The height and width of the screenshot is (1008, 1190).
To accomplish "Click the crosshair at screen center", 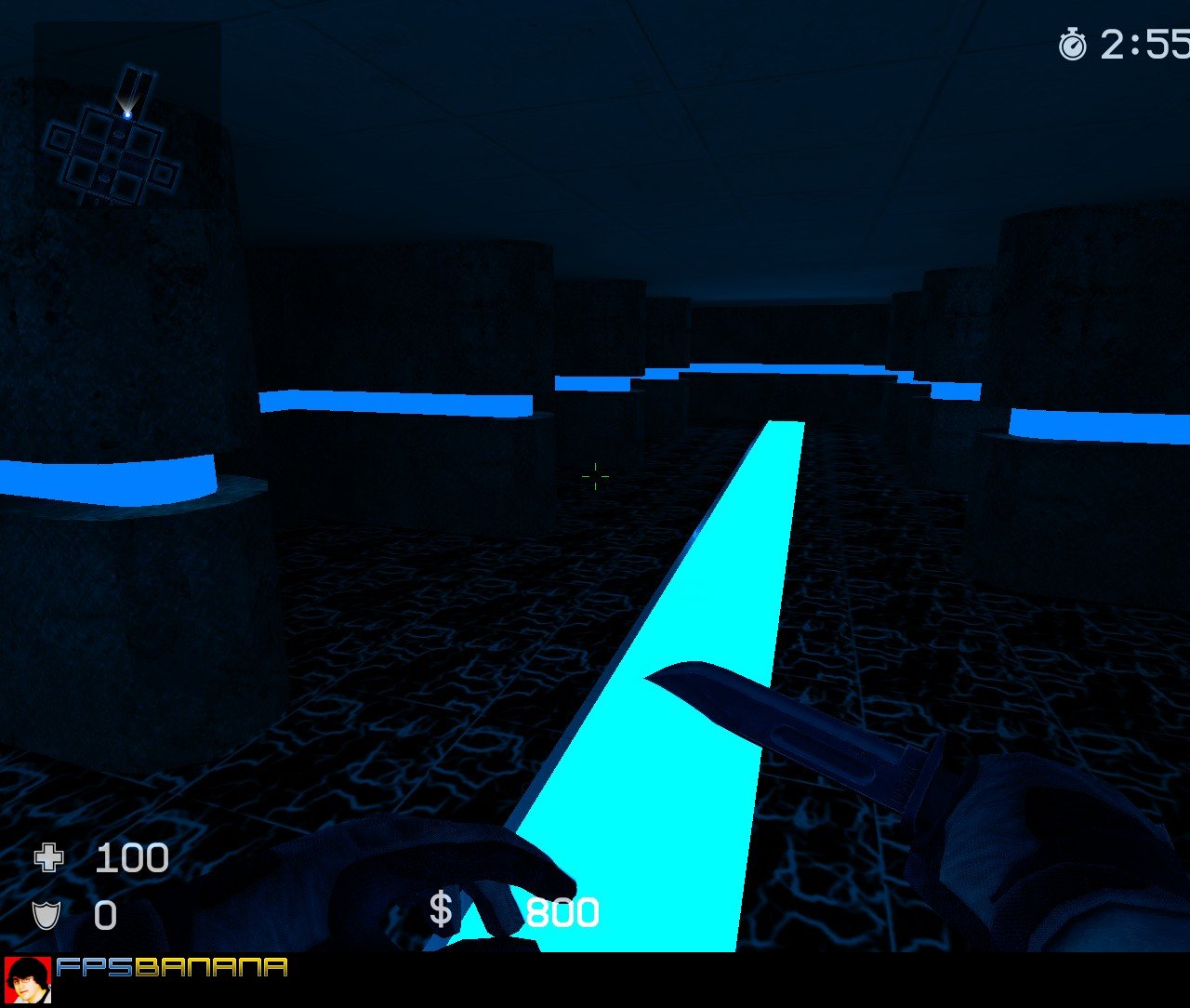I will pos(595,477).
